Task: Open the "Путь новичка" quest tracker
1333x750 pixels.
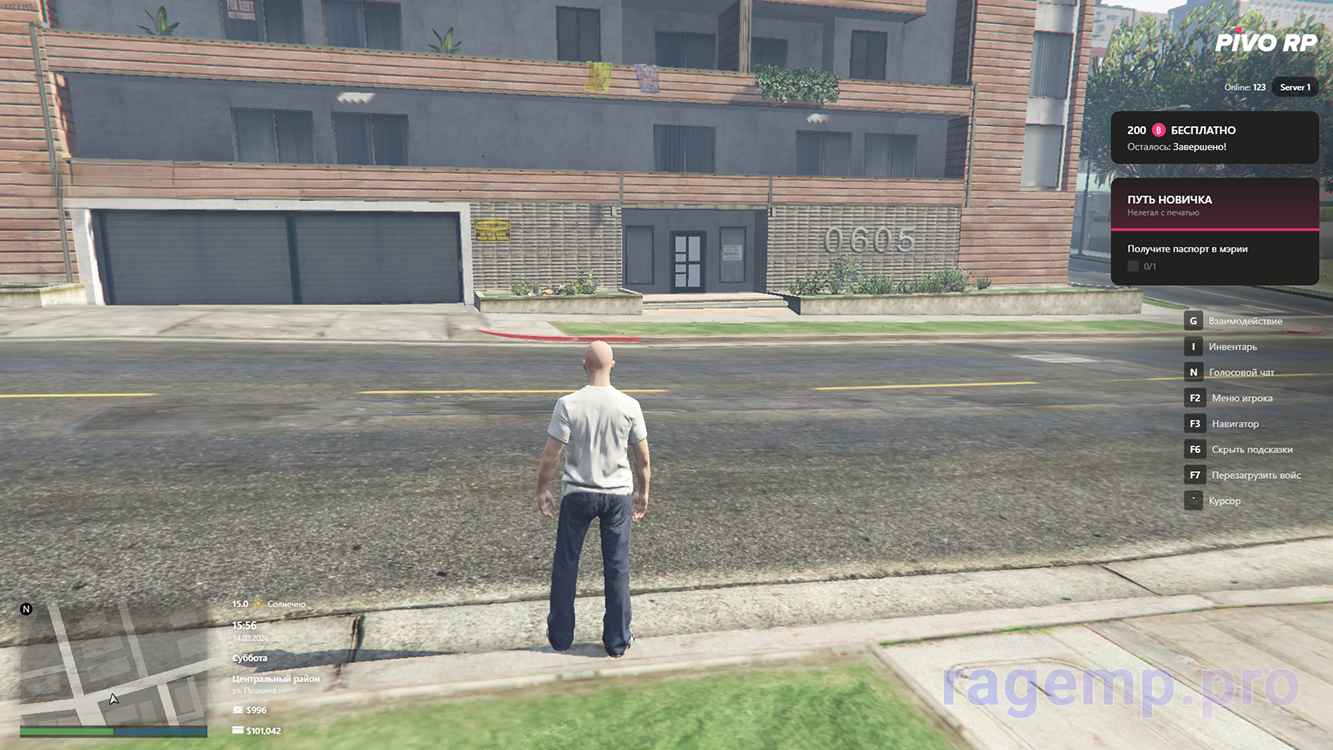Action: [x=1214, y=204]
